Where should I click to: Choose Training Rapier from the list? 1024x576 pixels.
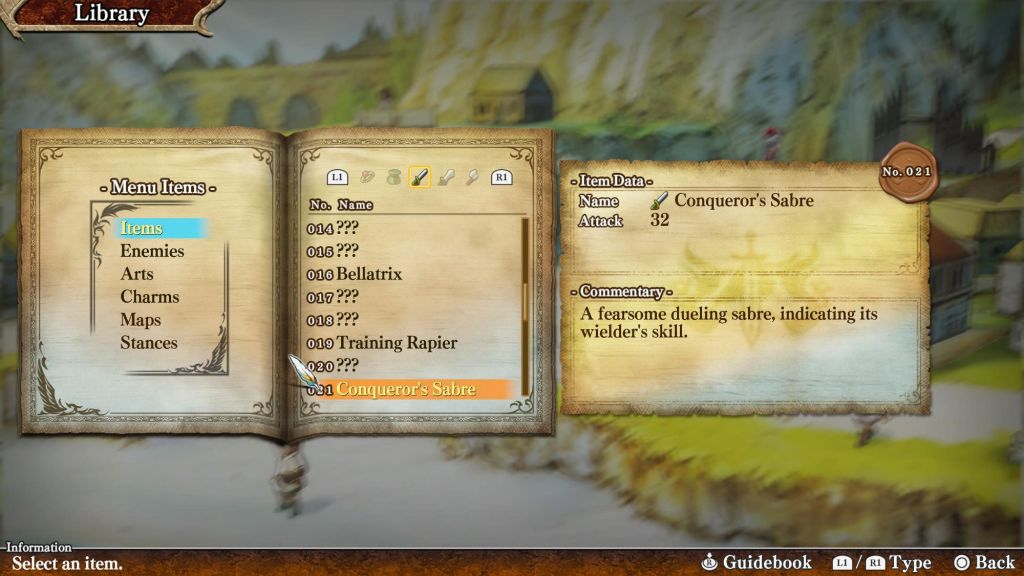[x=396, y=343]
